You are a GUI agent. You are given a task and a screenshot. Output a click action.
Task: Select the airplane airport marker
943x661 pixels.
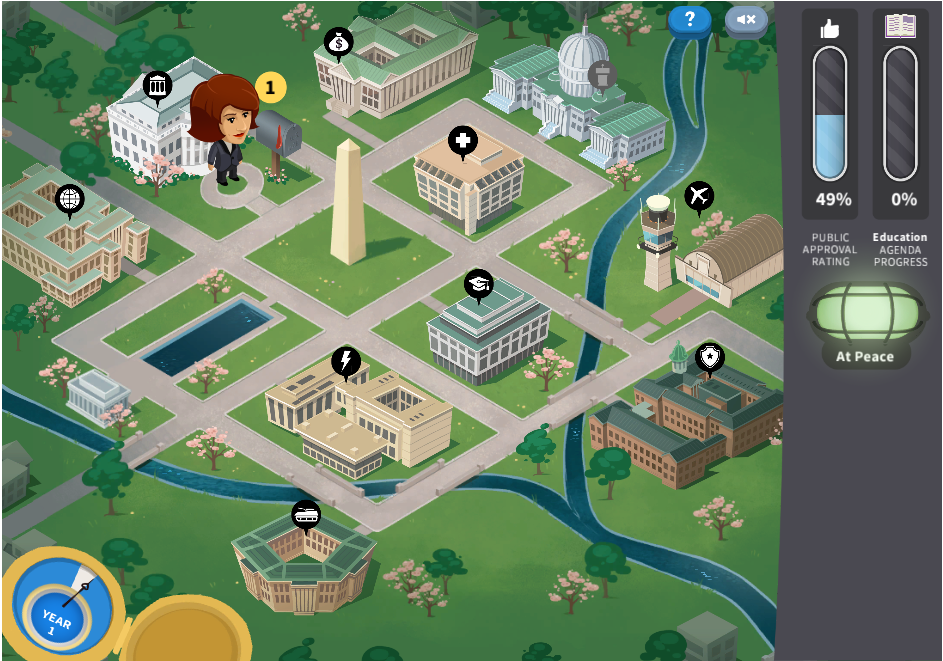[699, 196]
